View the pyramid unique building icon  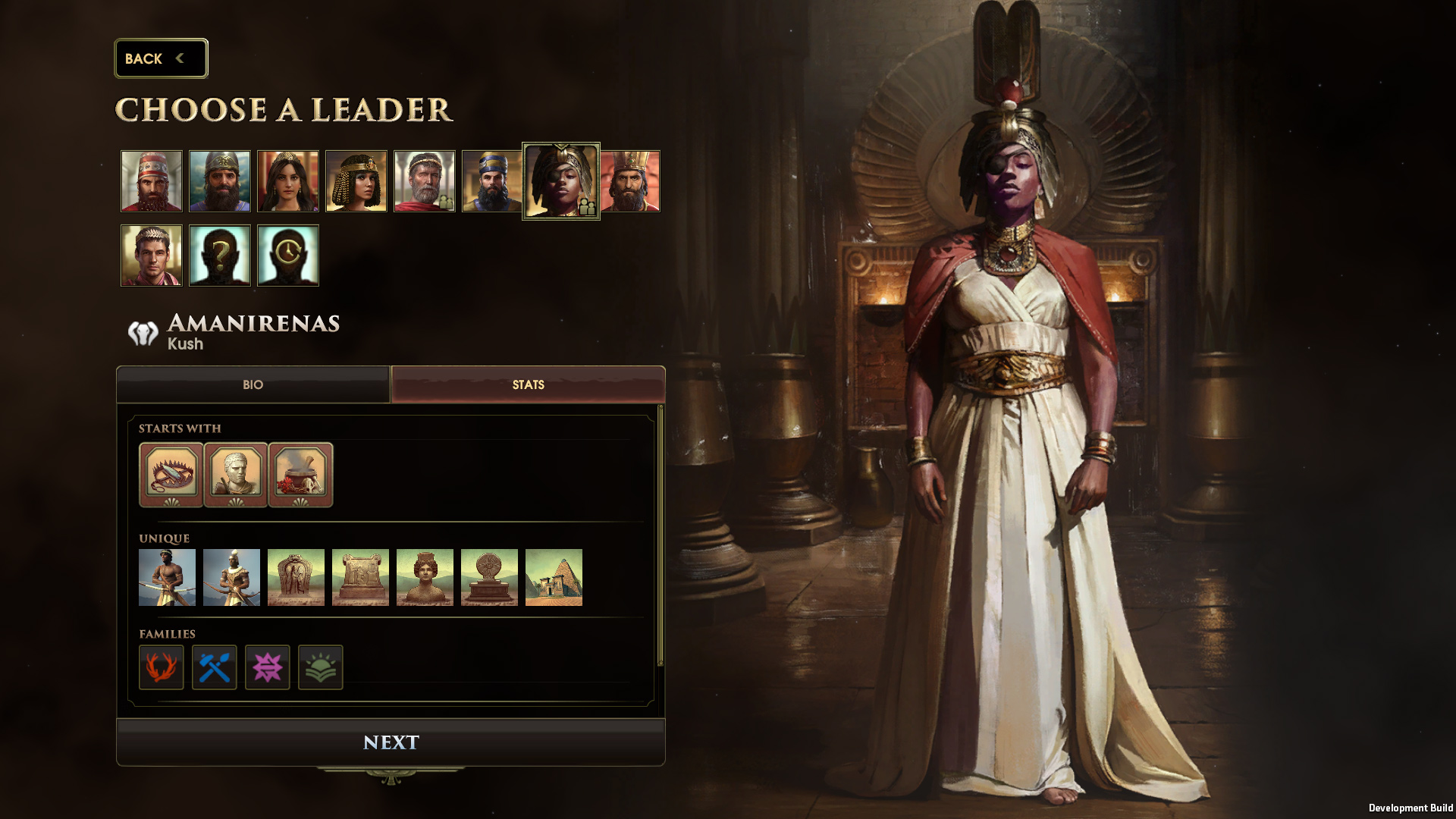(x=554, y=578)
